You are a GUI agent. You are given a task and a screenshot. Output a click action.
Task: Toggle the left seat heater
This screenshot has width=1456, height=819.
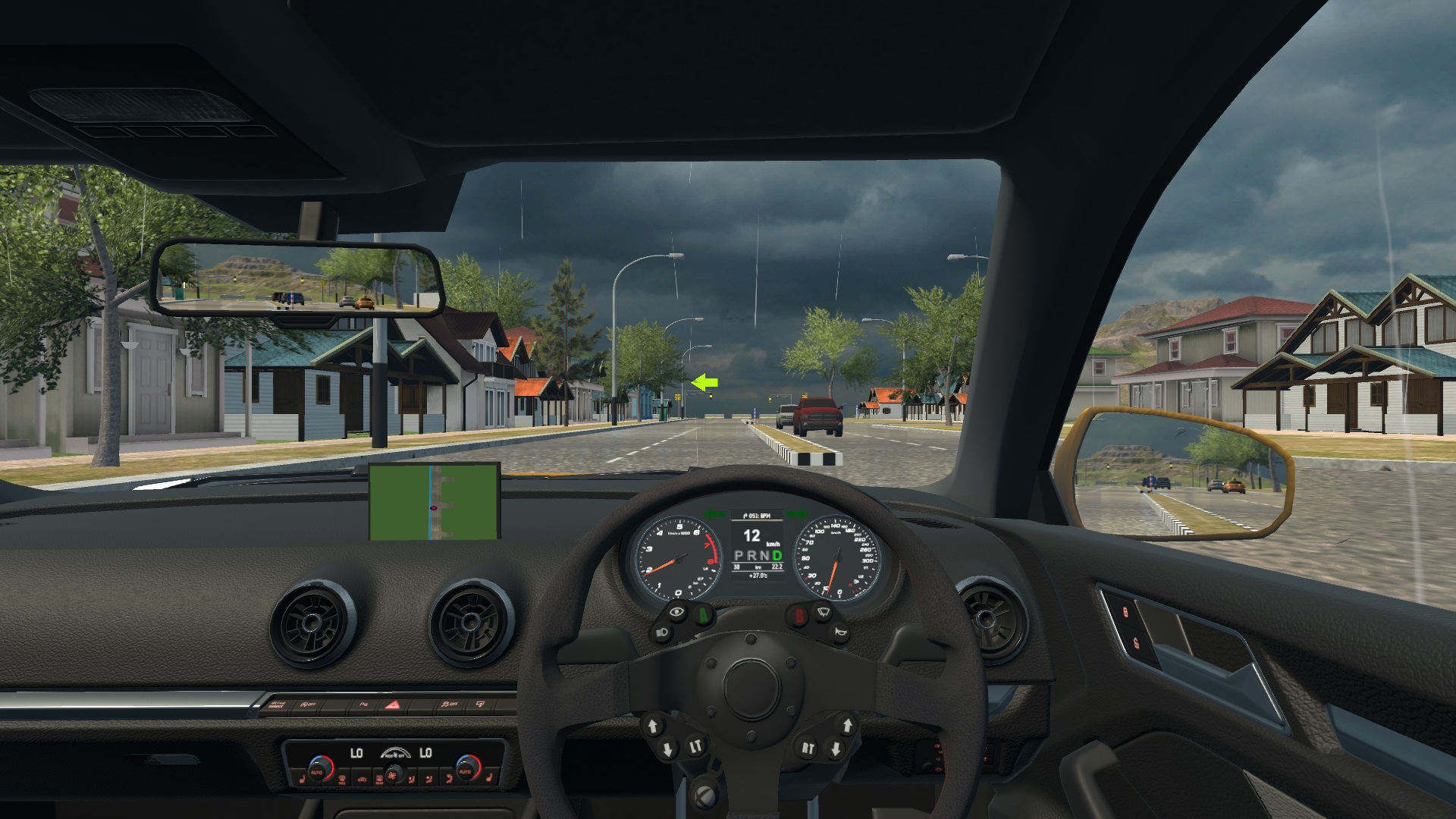coord(301,780)
